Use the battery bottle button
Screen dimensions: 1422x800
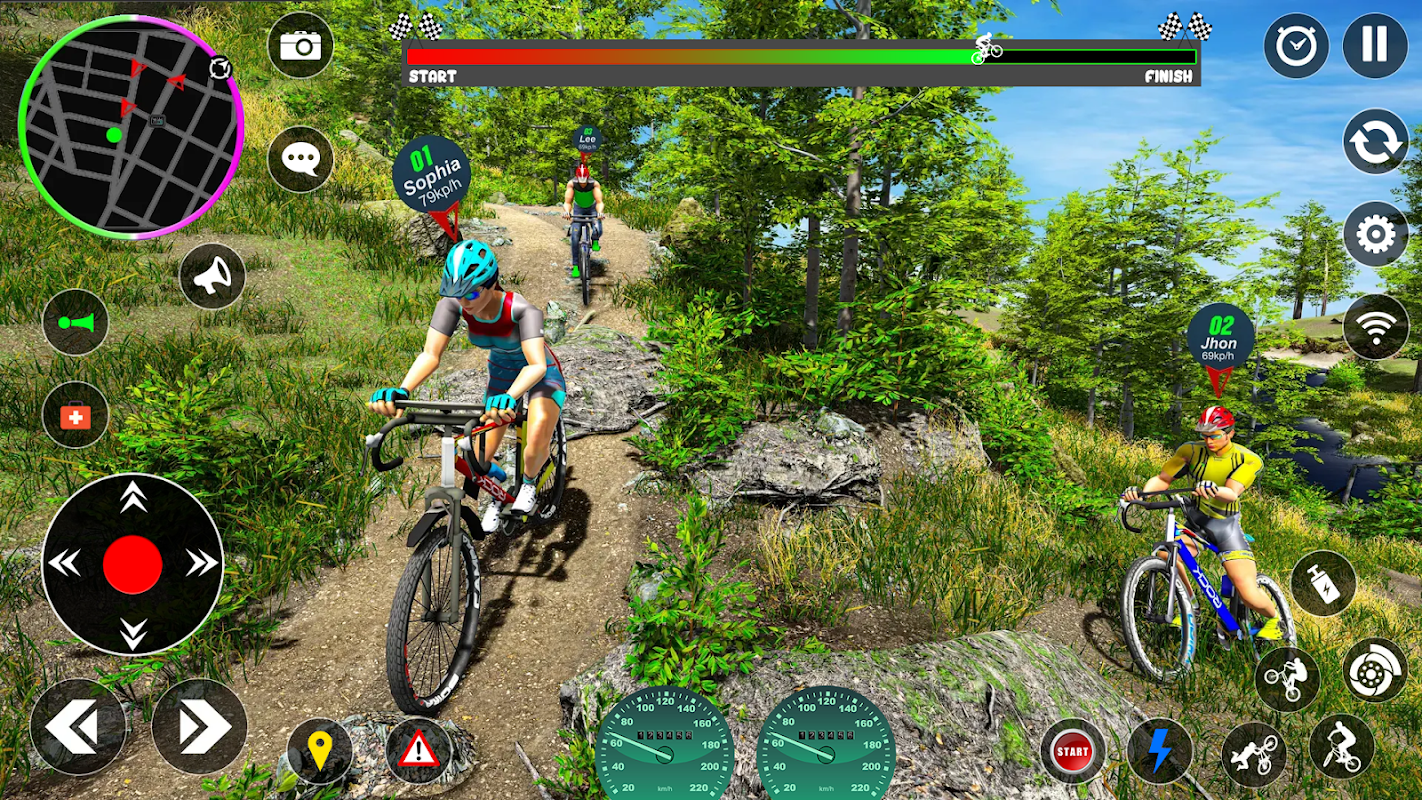tap(1323, 583)
